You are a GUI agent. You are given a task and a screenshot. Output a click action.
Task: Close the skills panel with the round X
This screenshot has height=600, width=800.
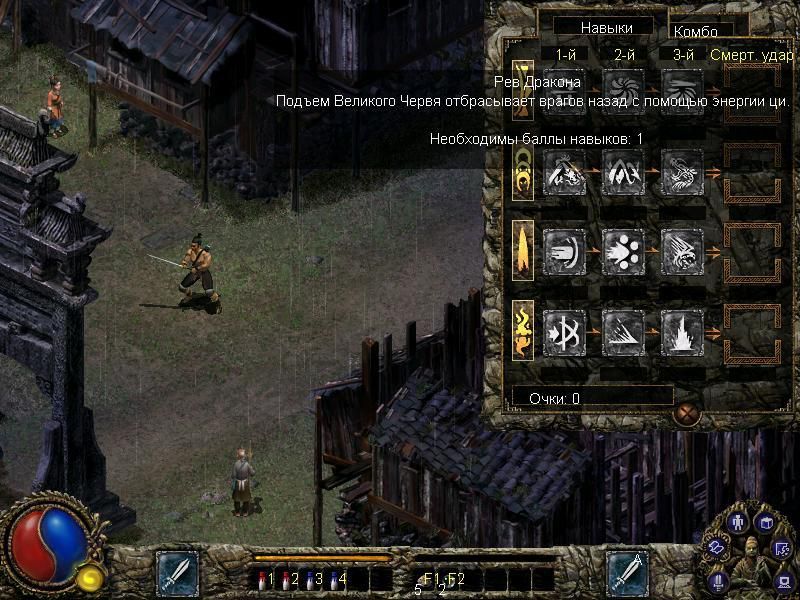686,412
